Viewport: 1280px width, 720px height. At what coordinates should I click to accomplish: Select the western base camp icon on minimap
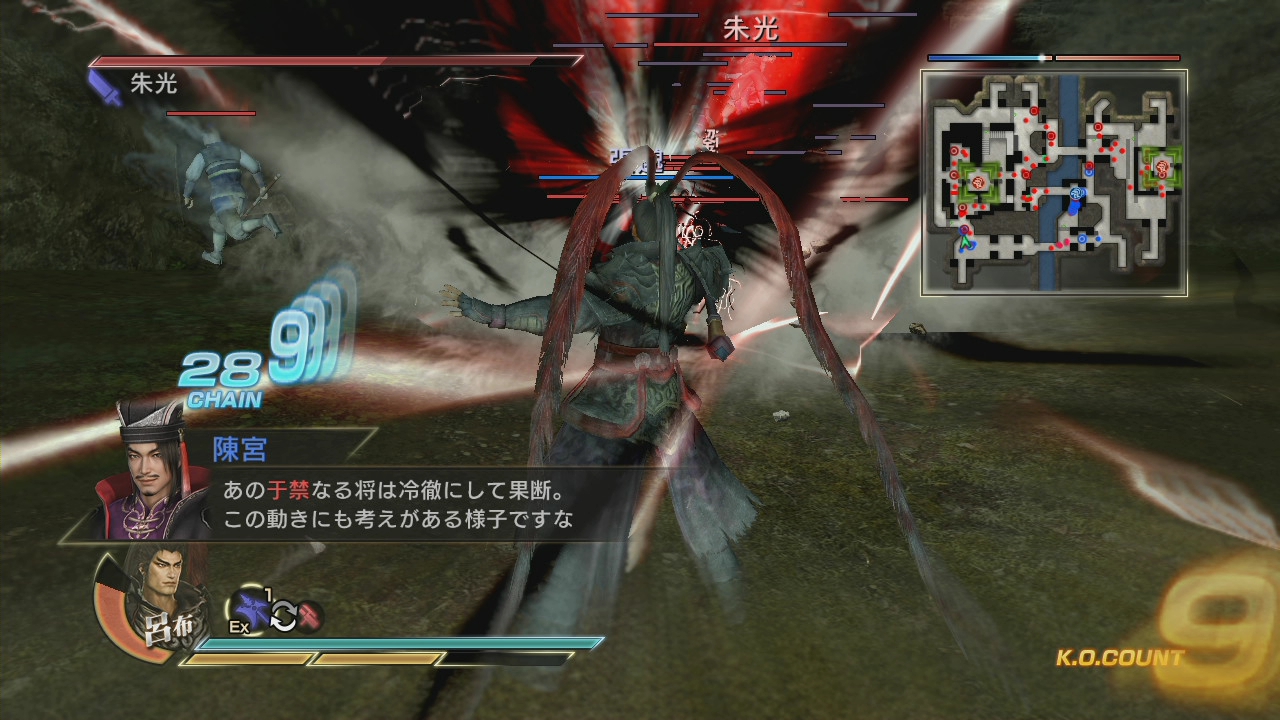(978, 181)
